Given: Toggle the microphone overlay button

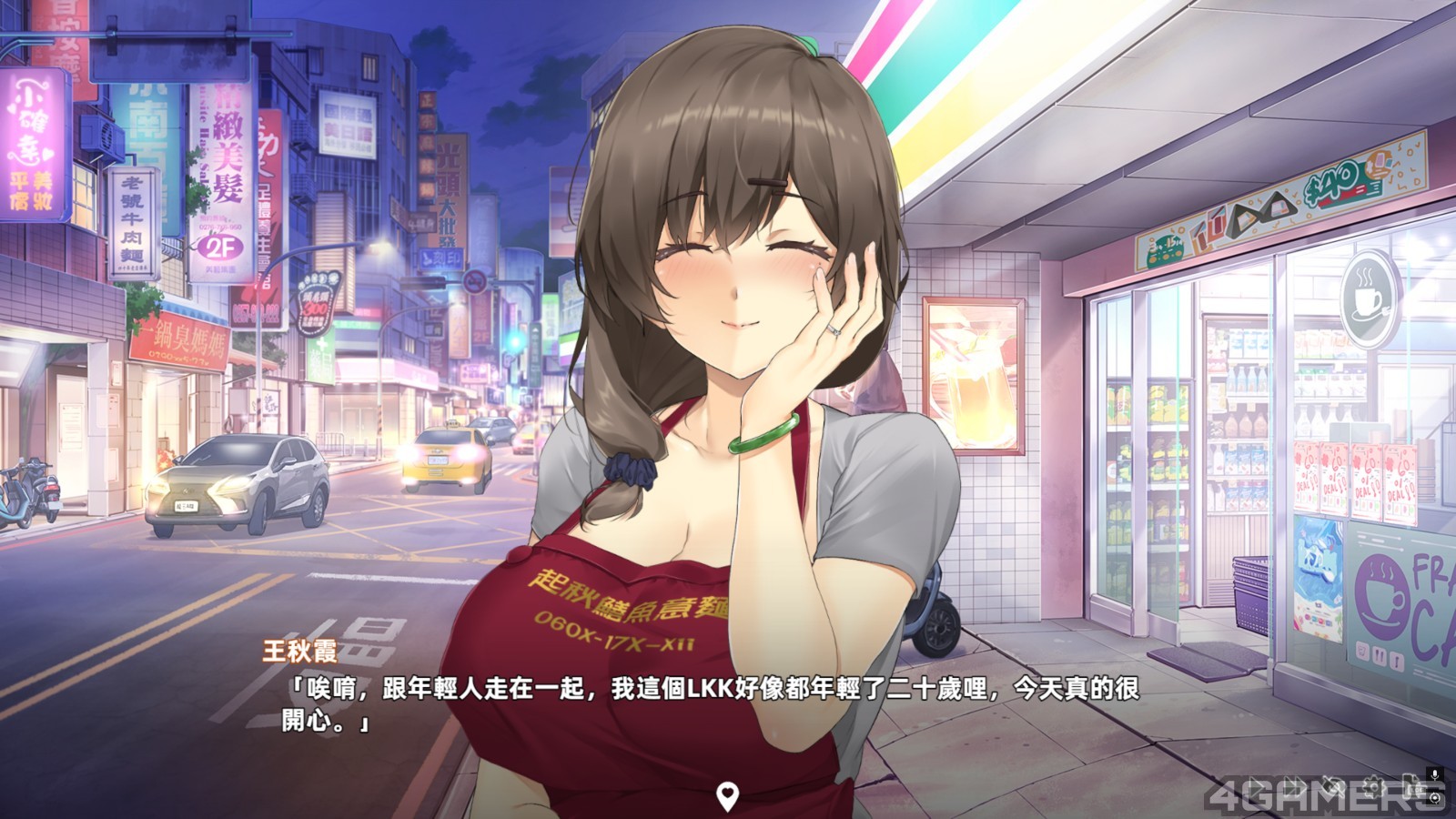Looking at the screenshot, I should coord(1435,774).
